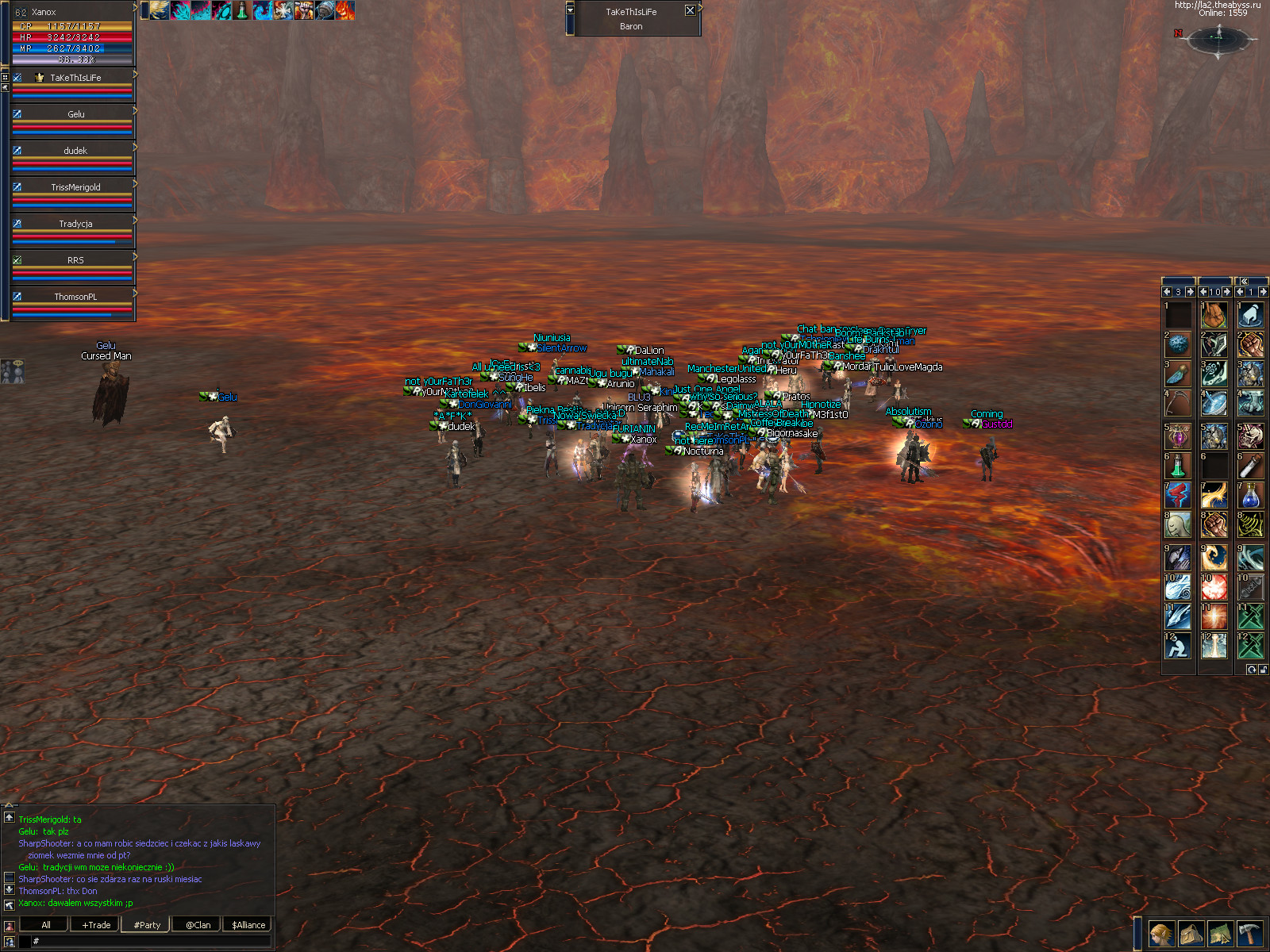The image size is (1270, 952).
Task: Close the TaKeThIsLiFe target window
Action: 690,11
